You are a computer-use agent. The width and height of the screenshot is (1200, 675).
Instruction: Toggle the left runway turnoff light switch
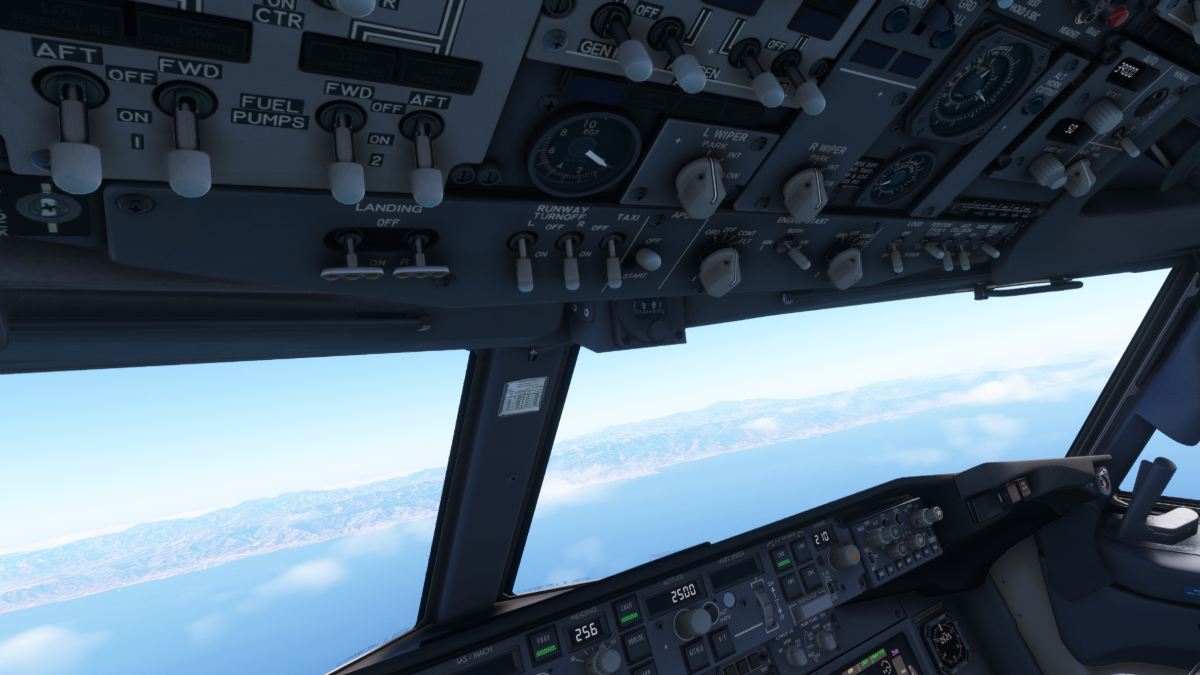523,268
